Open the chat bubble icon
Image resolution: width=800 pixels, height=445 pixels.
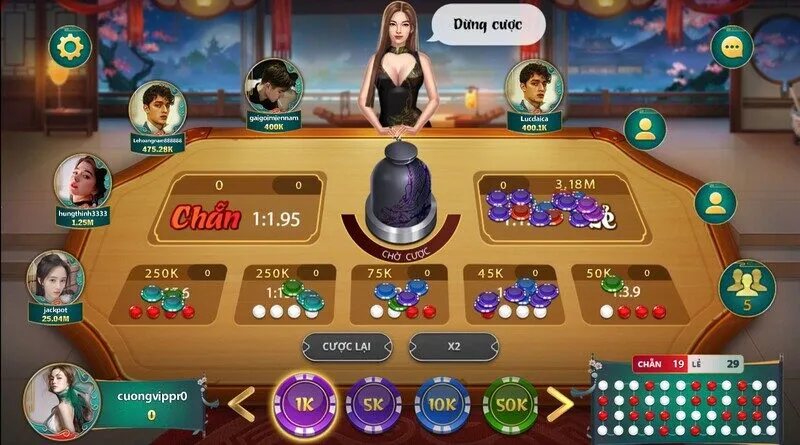click(731, 47)
